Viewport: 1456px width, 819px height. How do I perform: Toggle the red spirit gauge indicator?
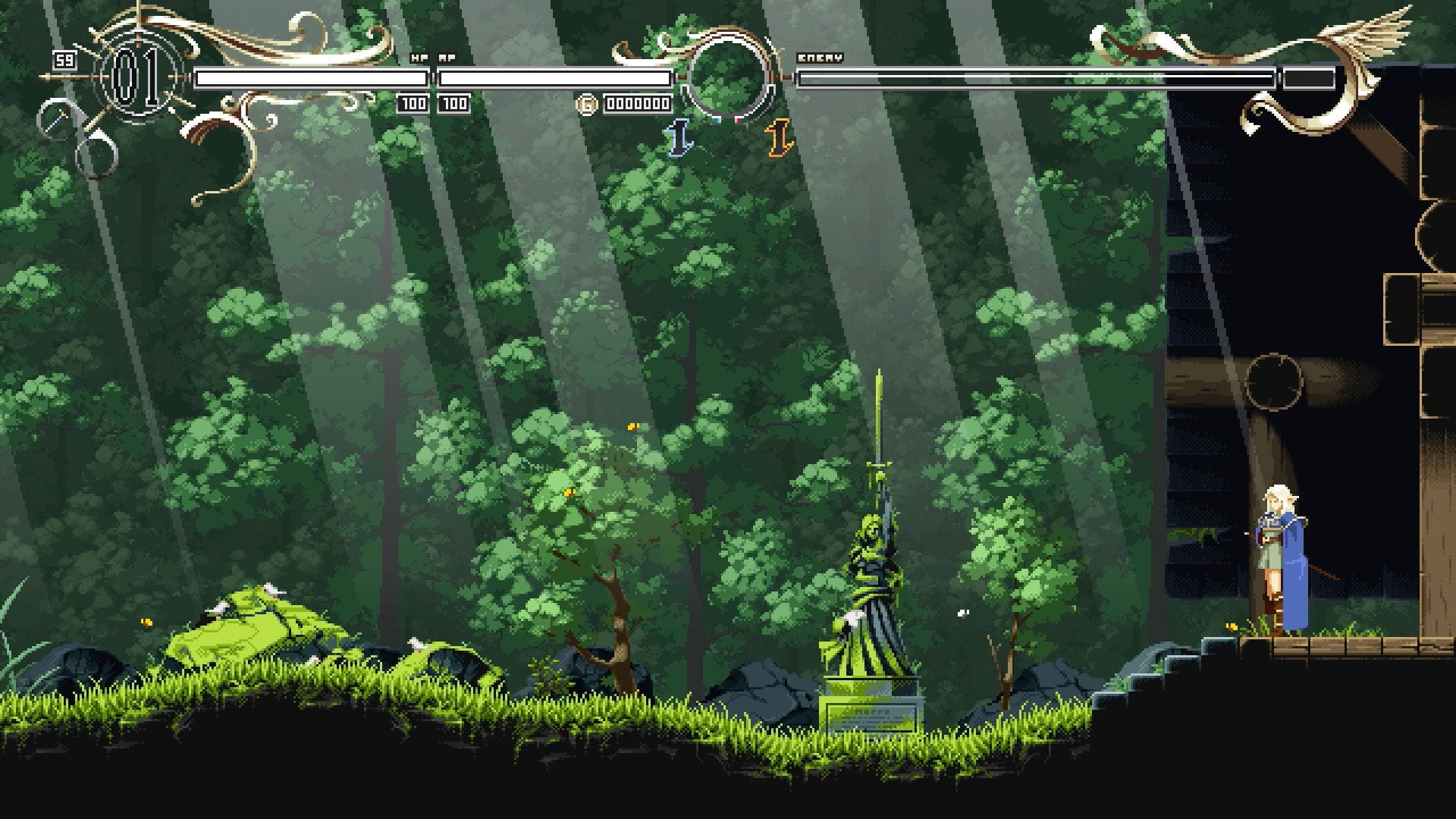pos(738,121)
